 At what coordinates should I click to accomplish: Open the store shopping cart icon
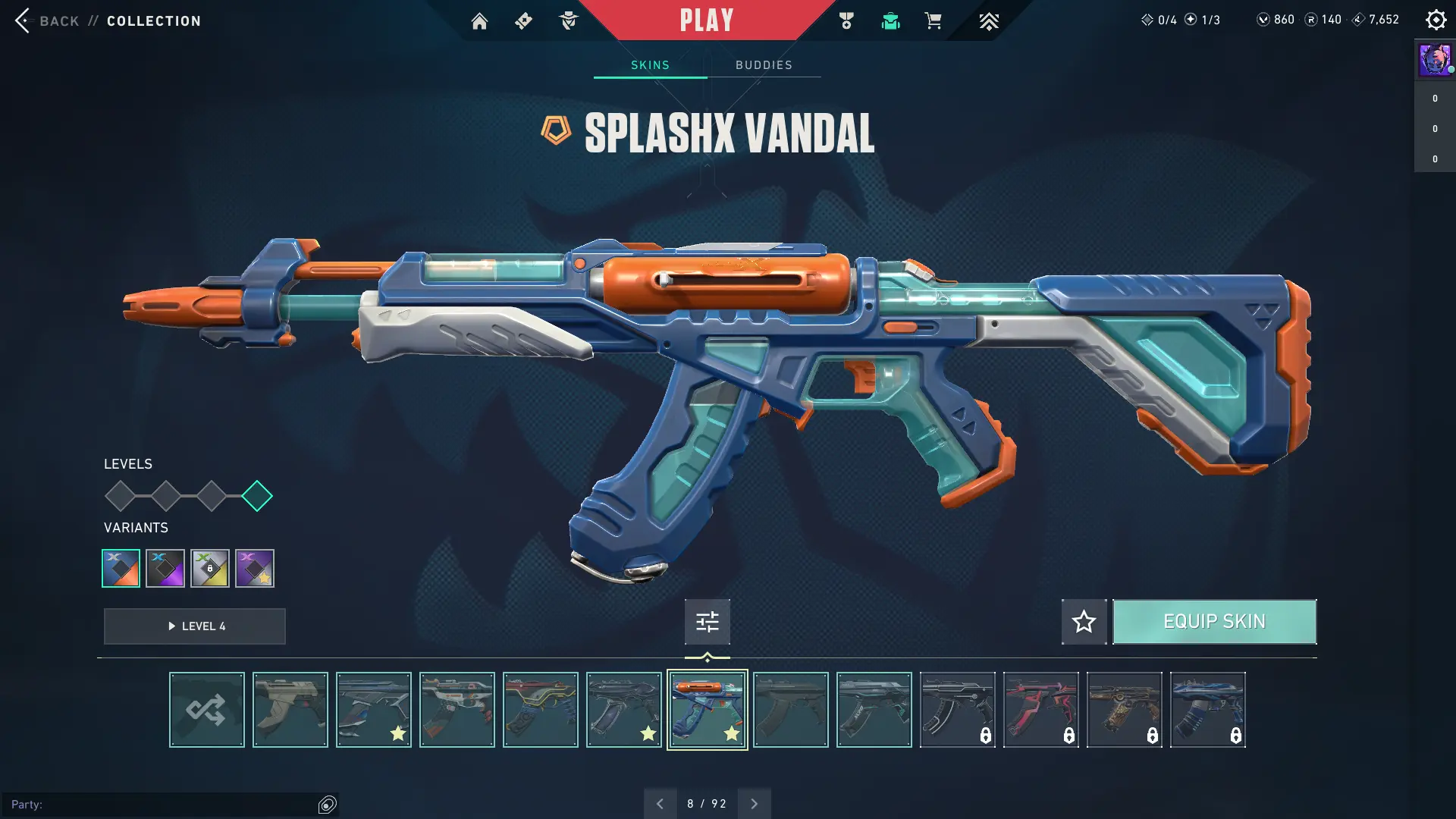point(933,21)
